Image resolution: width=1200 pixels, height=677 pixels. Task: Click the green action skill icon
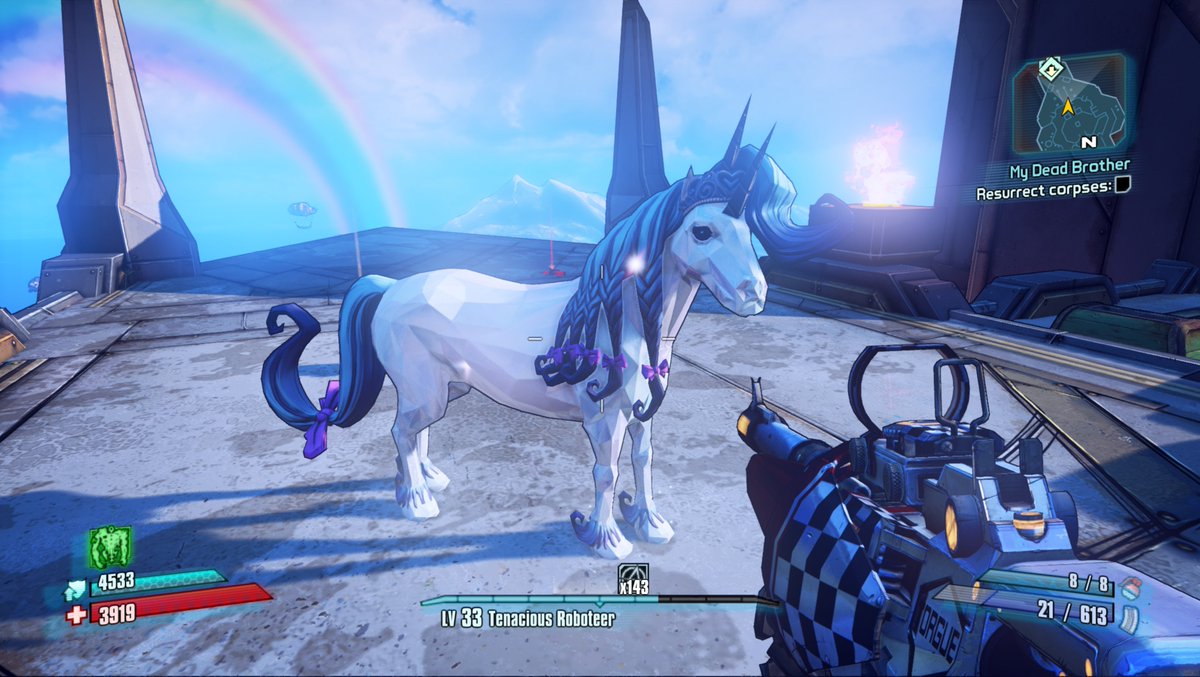tap(108, 547)
